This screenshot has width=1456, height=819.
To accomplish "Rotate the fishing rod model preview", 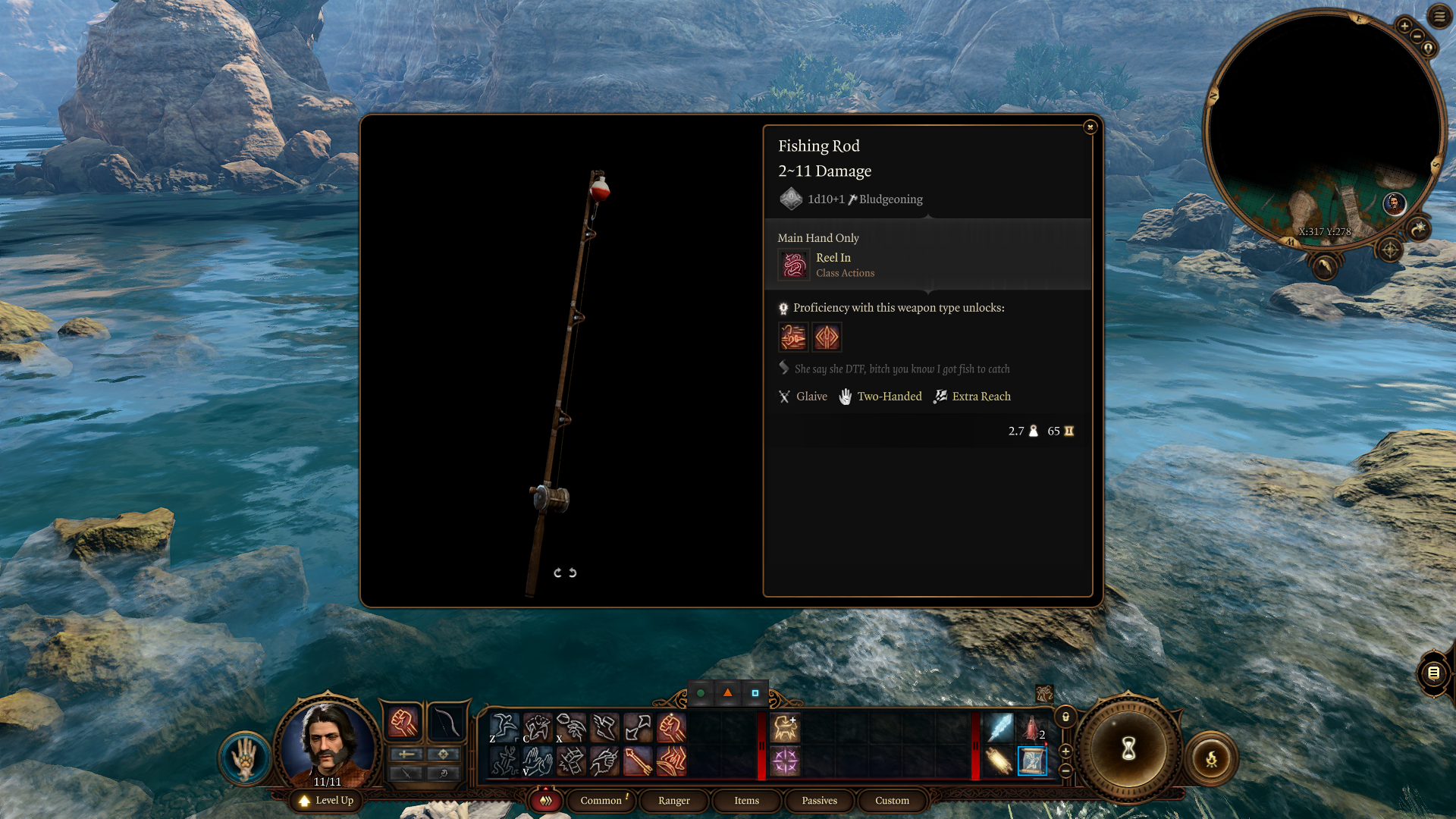I will 565,573.
